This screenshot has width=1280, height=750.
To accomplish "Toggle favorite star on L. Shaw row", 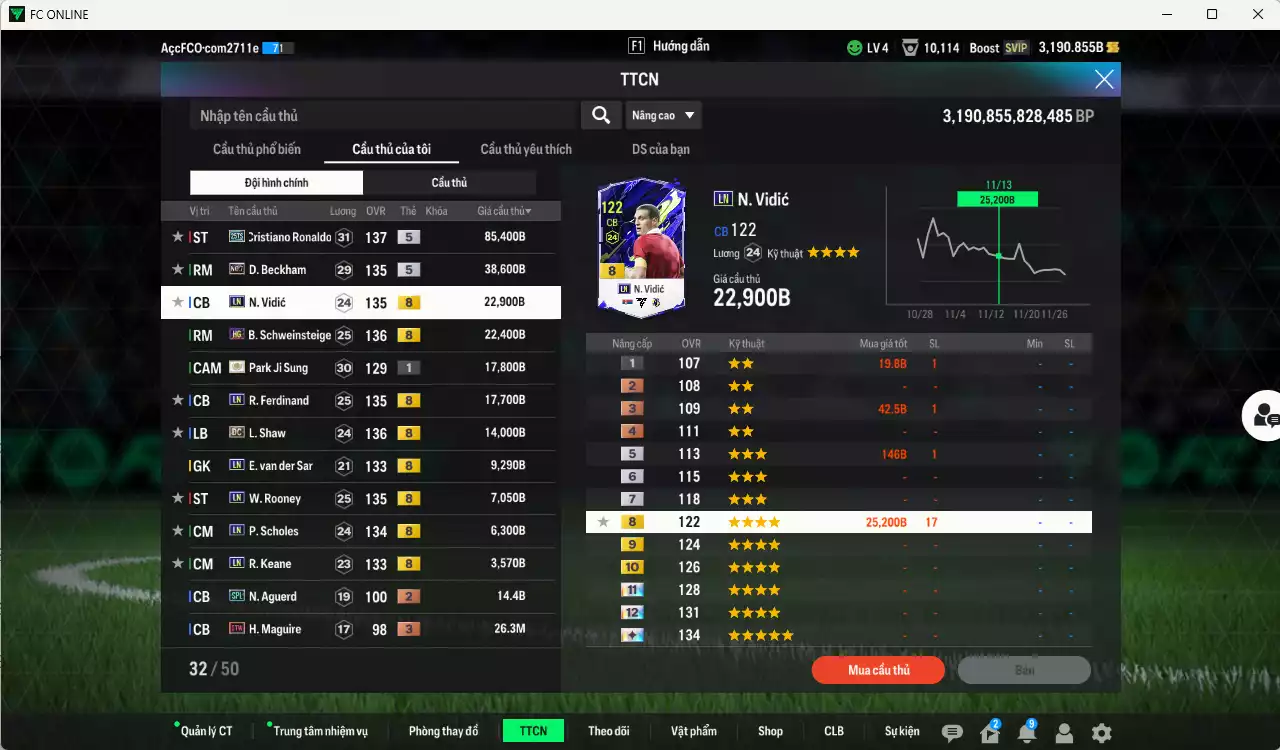I will (177, 433).
